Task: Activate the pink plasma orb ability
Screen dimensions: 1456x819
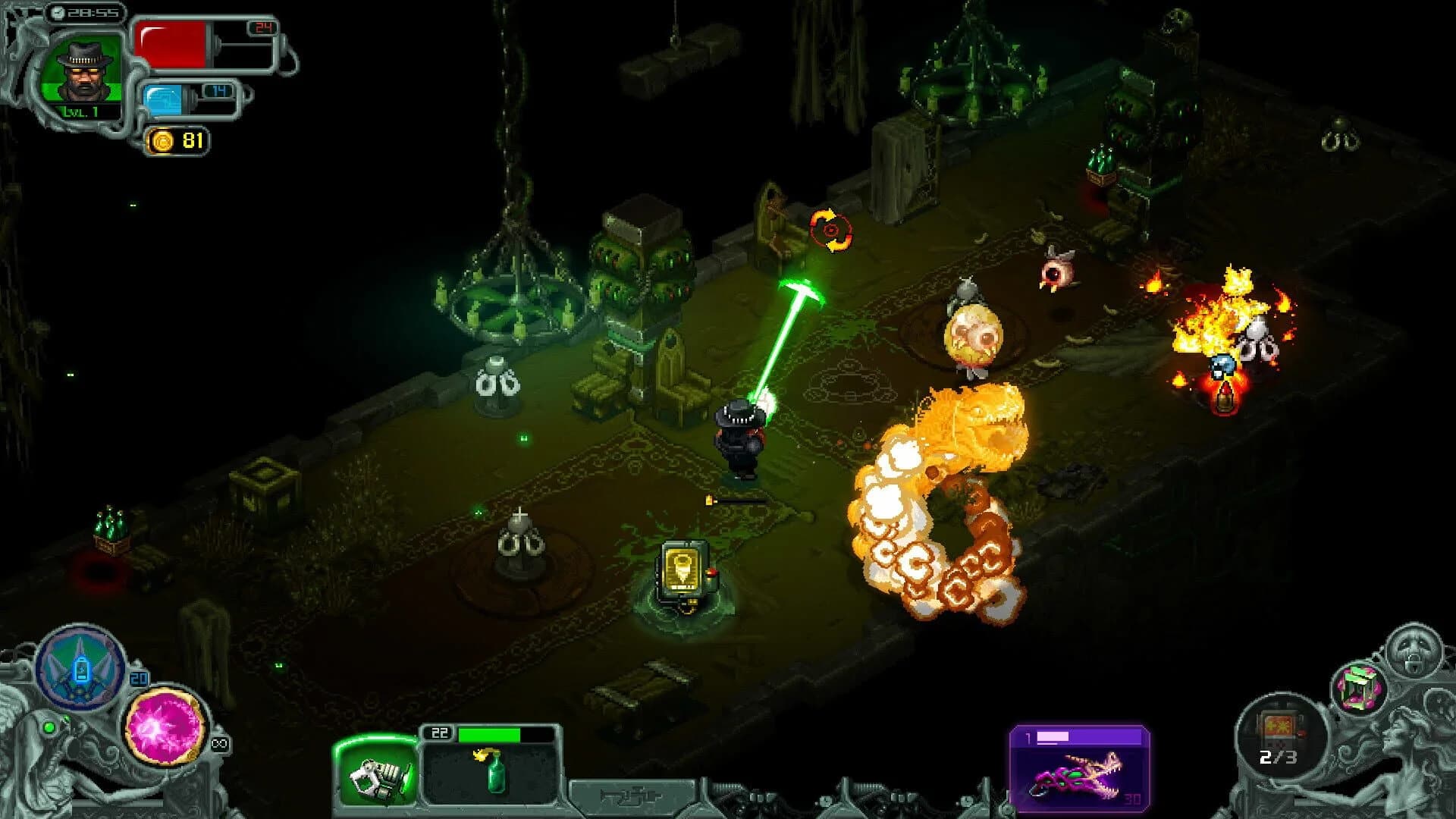Action: 164,726
